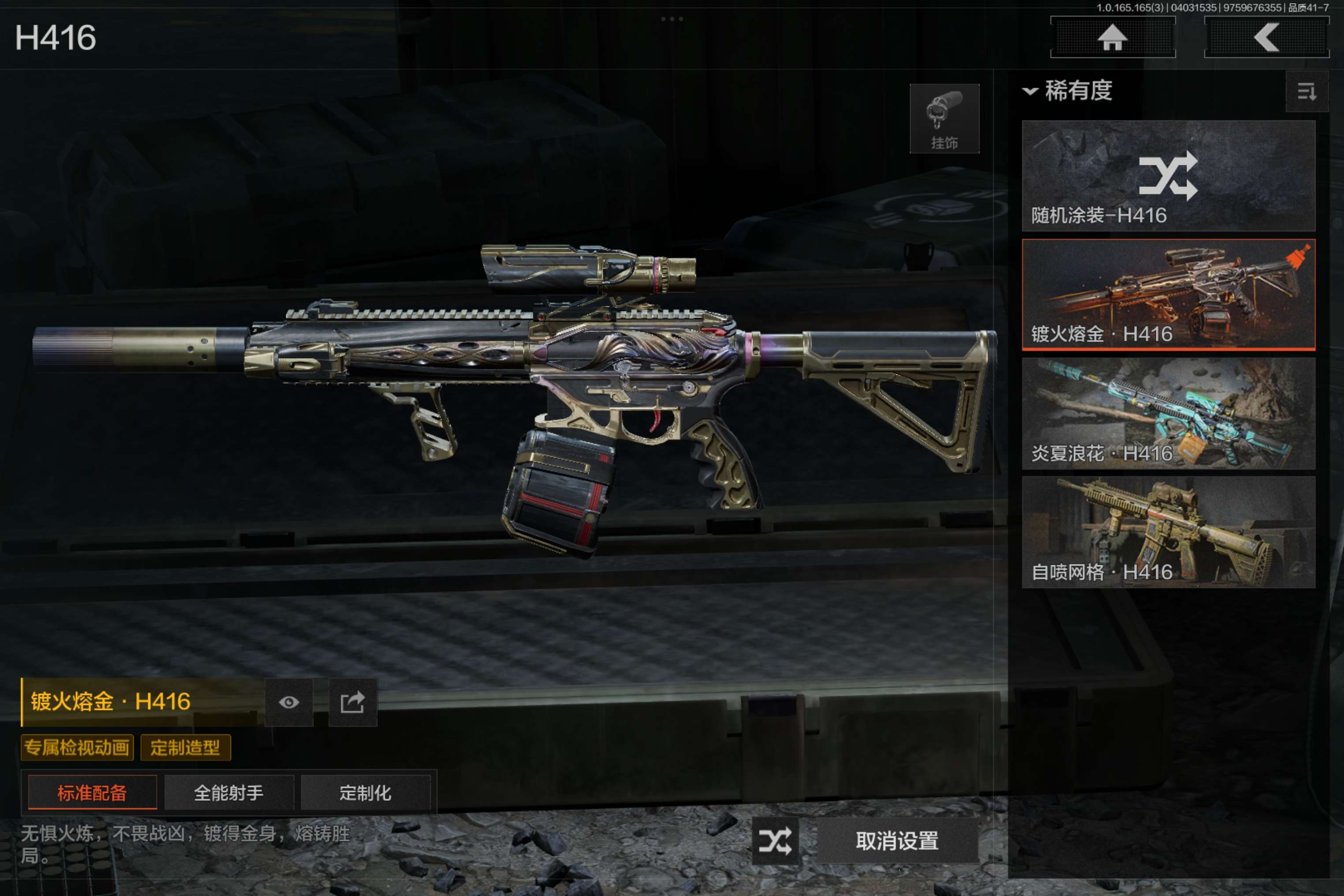Switch to the 全能射手 tab
The height and width of the screenshot is (896, 1344).
point(228,792)
